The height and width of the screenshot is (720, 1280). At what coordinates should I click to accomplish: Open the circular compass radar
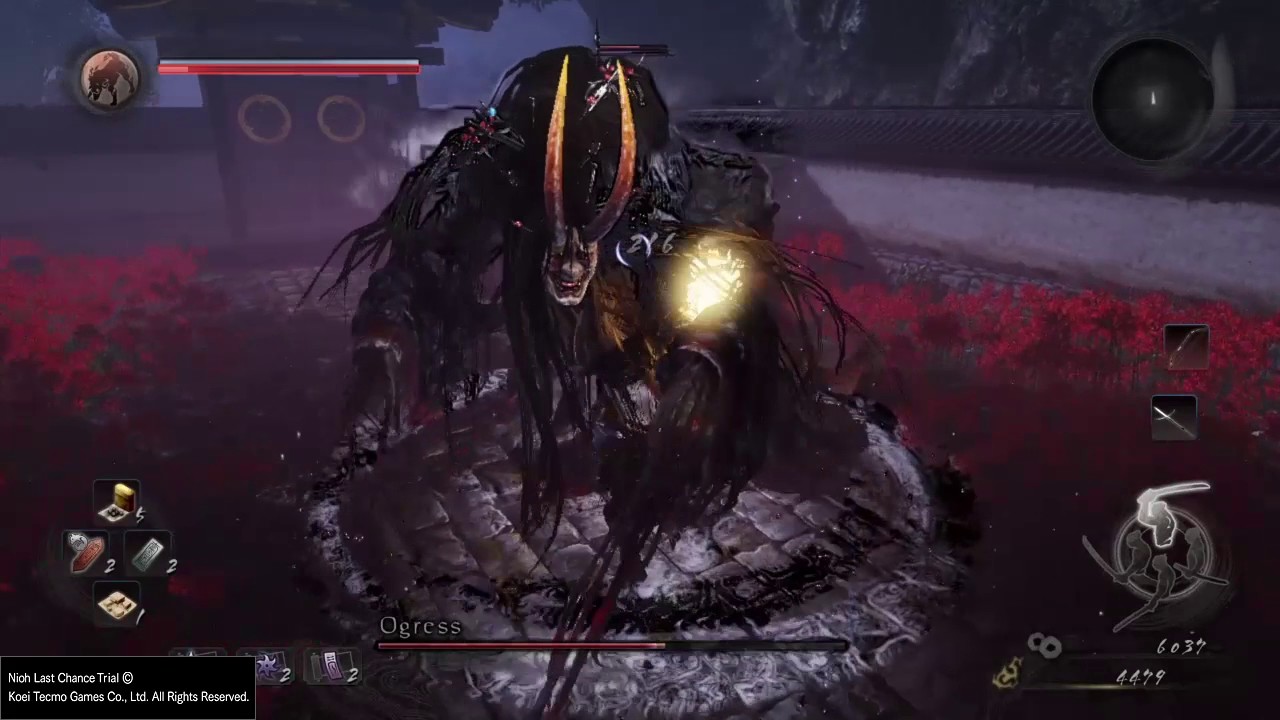click(1152, 98)
